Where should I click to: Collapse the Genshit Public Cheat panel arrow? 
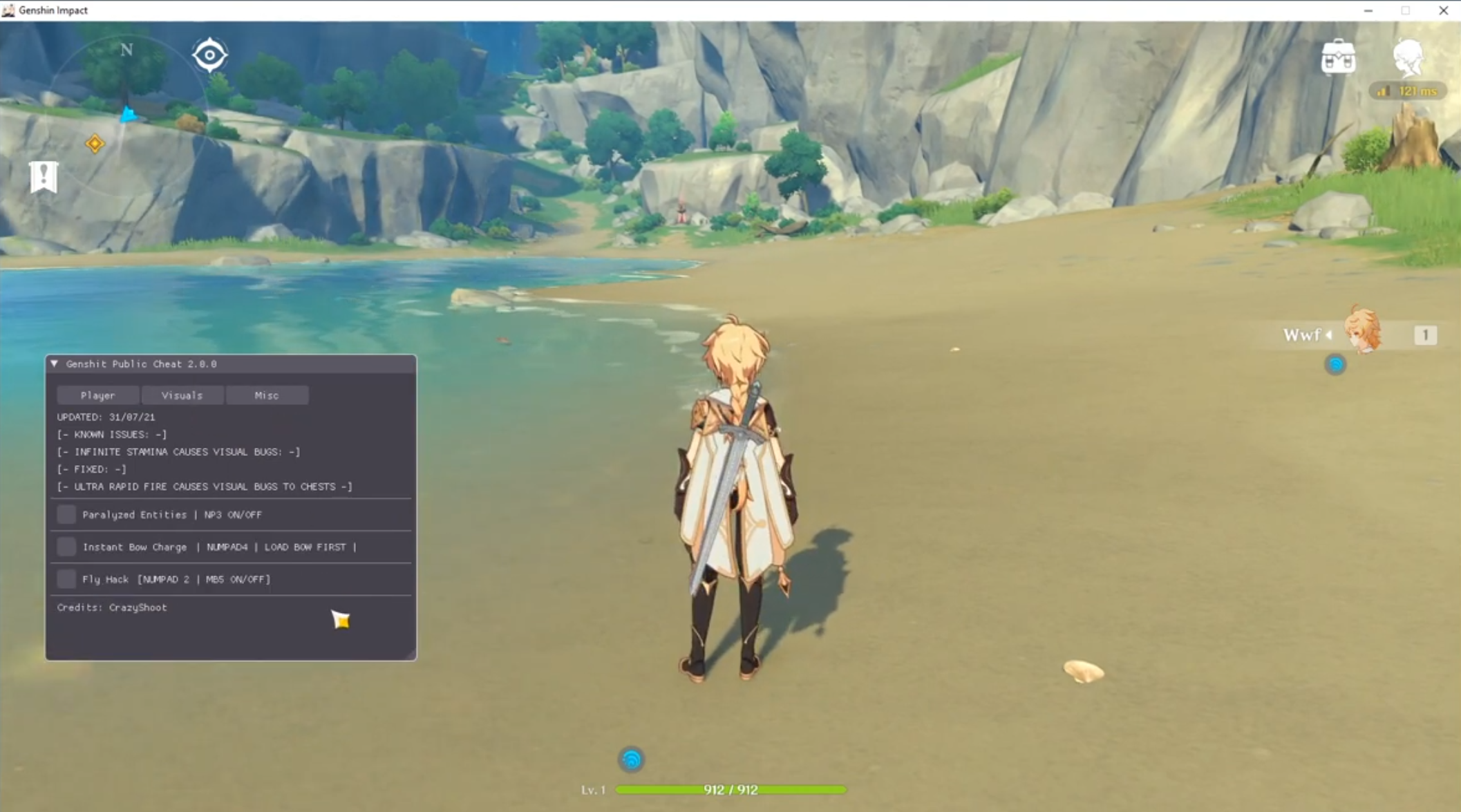(55, 363)
